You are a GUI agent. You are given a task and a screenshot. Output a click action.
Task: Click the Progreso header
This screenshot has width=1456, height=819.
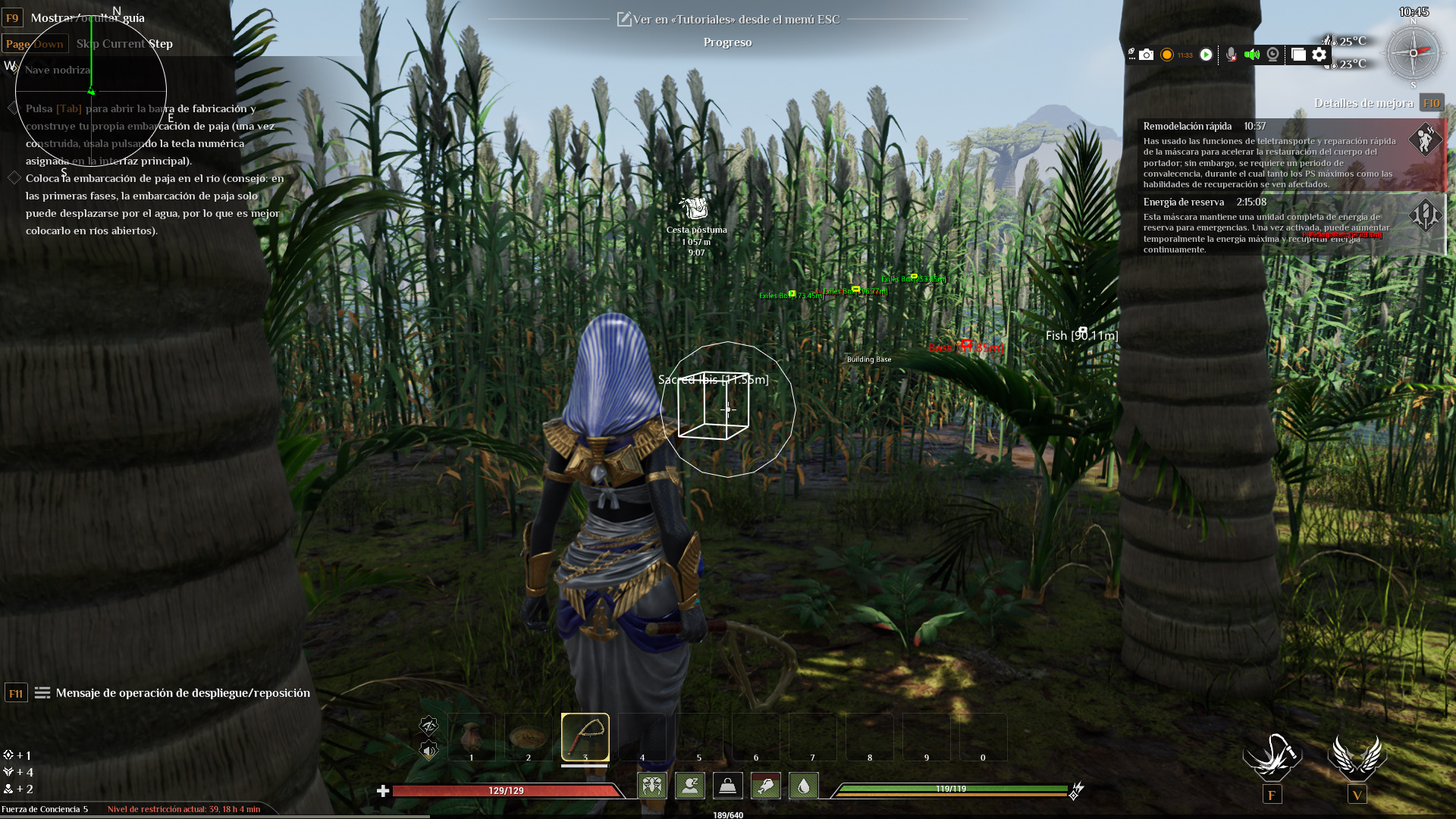click(727, 42)
